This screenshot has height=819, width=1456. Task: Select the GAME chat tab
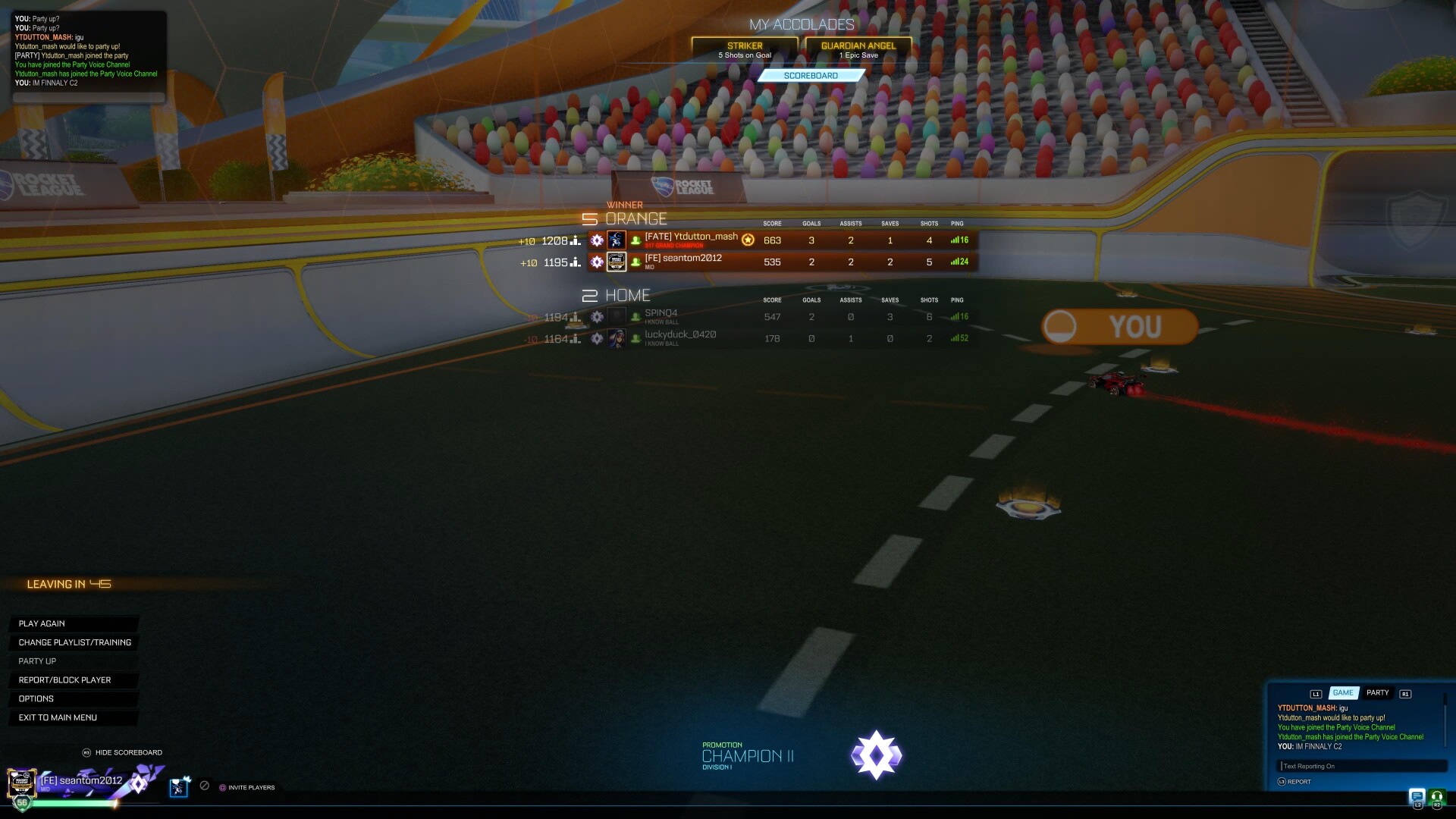coord(1343,692)
